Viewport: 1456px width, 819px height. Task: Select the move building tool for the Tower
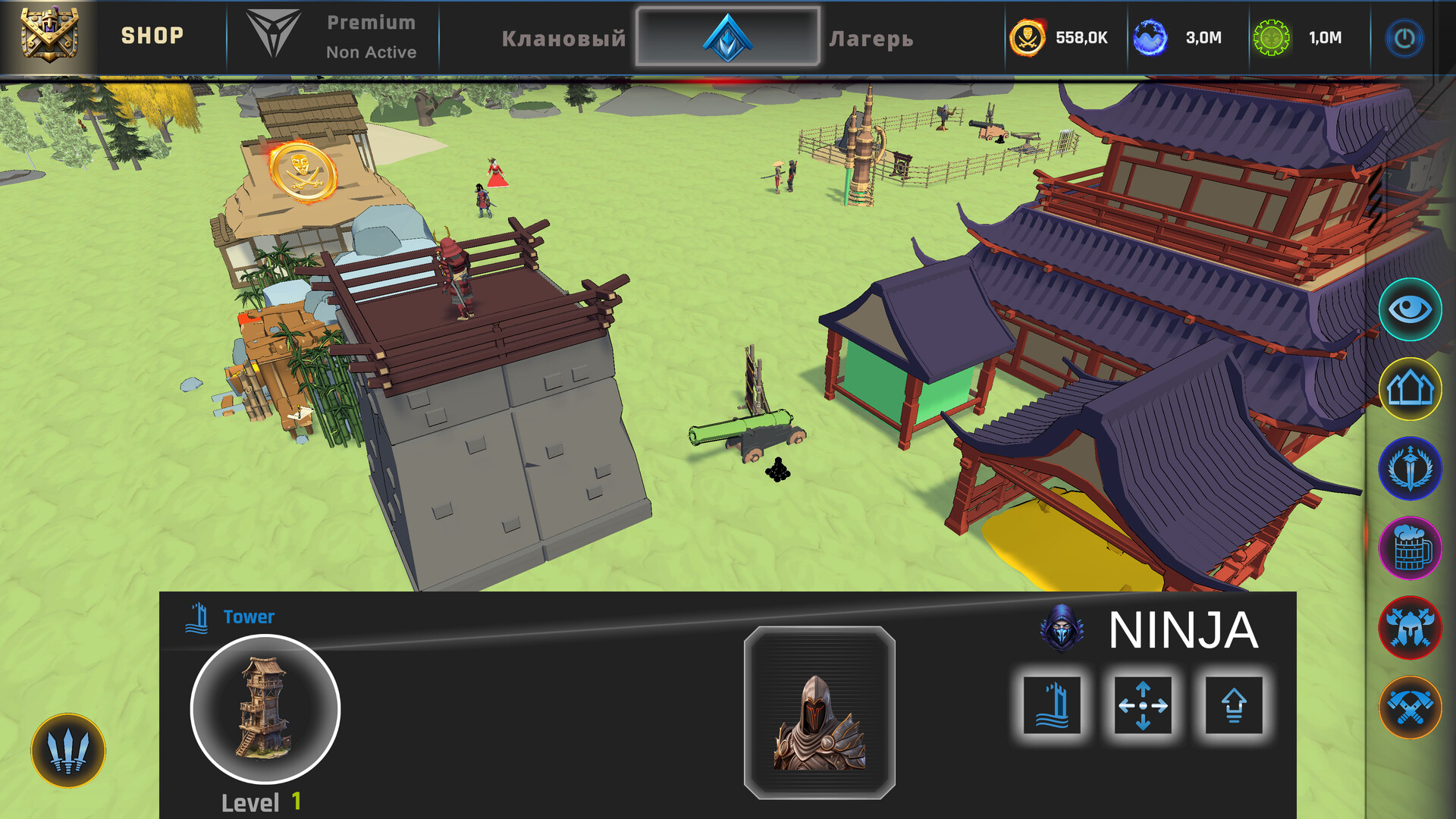pos(1144,705)
